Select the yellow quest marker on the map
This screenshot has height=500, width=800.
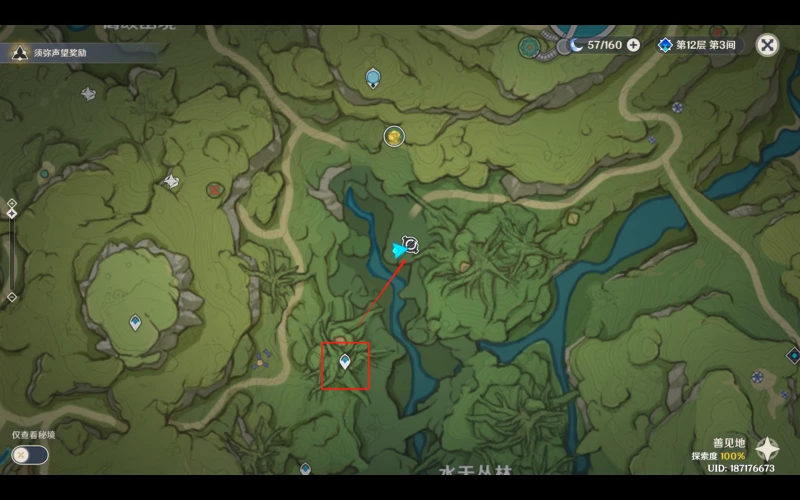pos(395,136)
